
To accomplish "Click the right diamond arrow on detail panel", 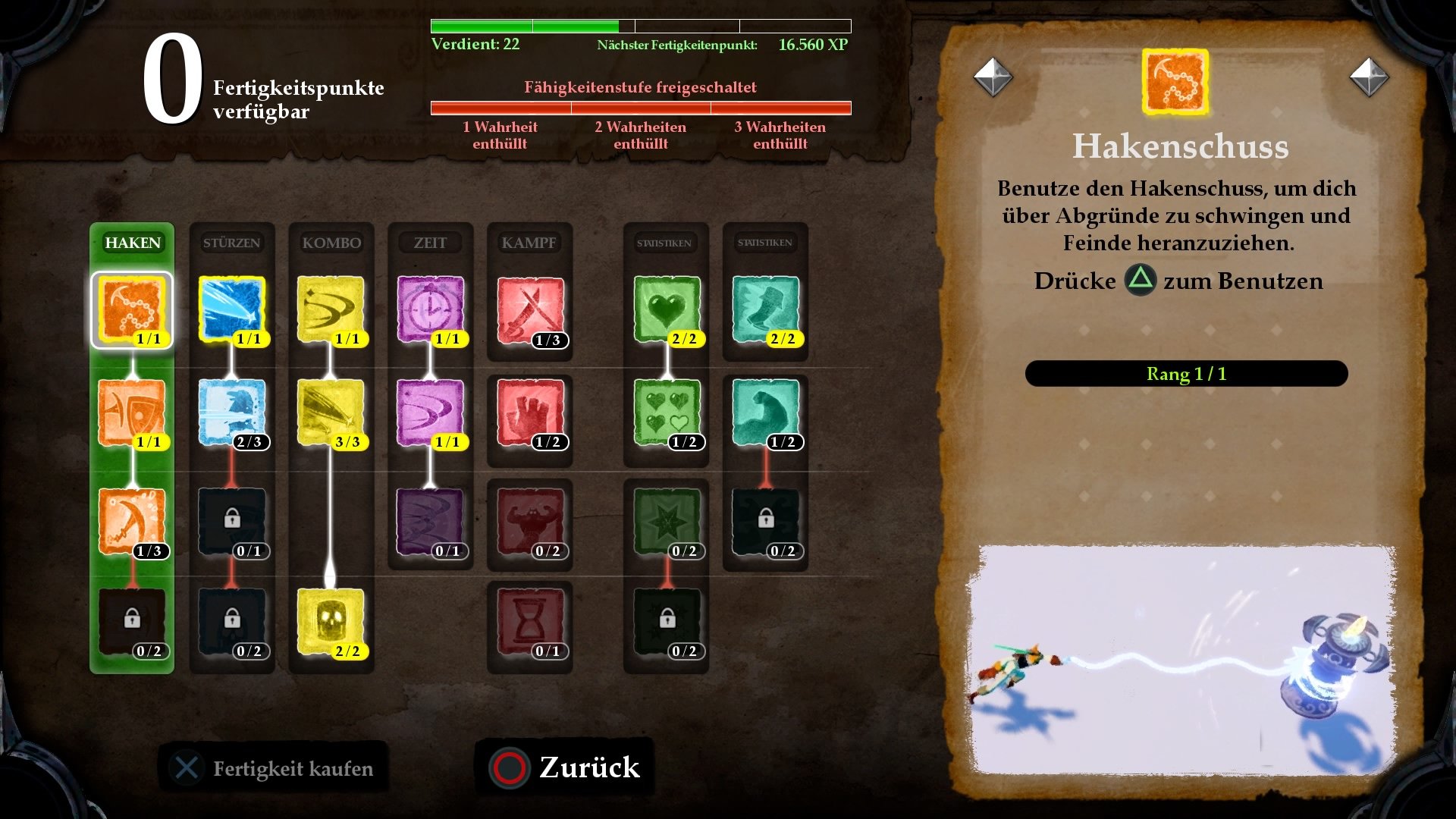I will pos(1370,76).
